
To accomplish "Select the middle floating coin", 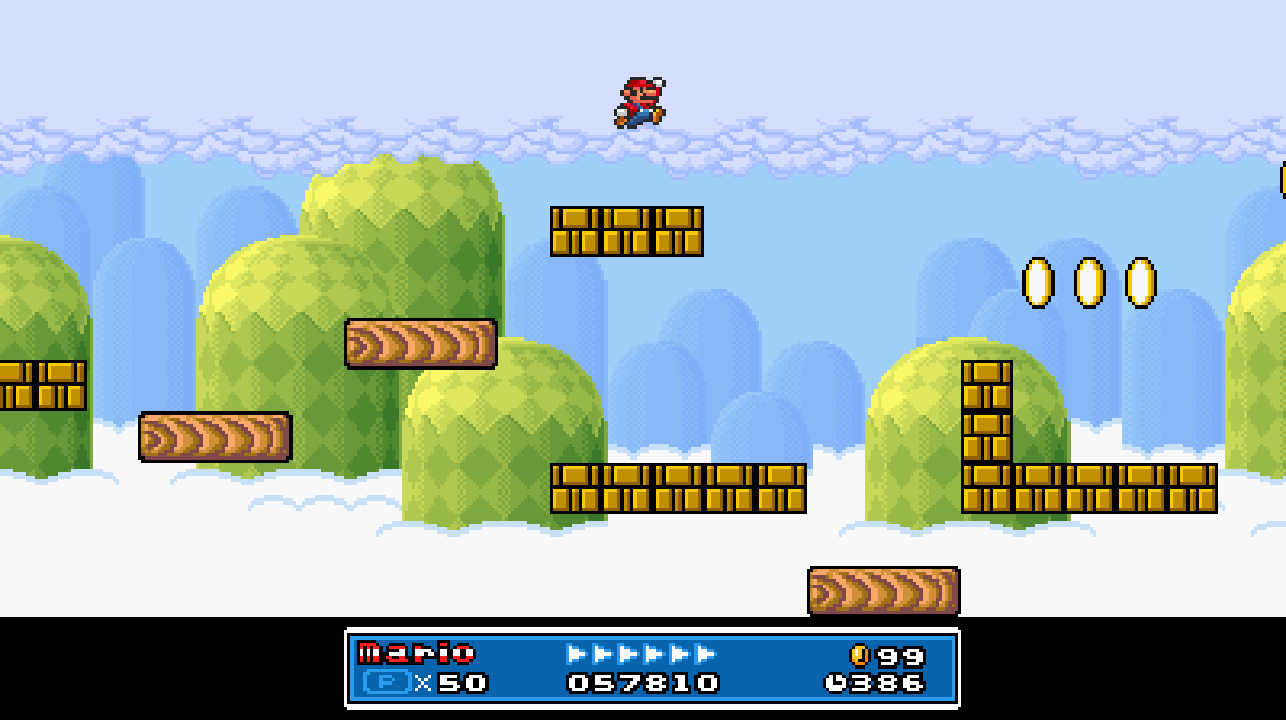I will click(1088, 283).
